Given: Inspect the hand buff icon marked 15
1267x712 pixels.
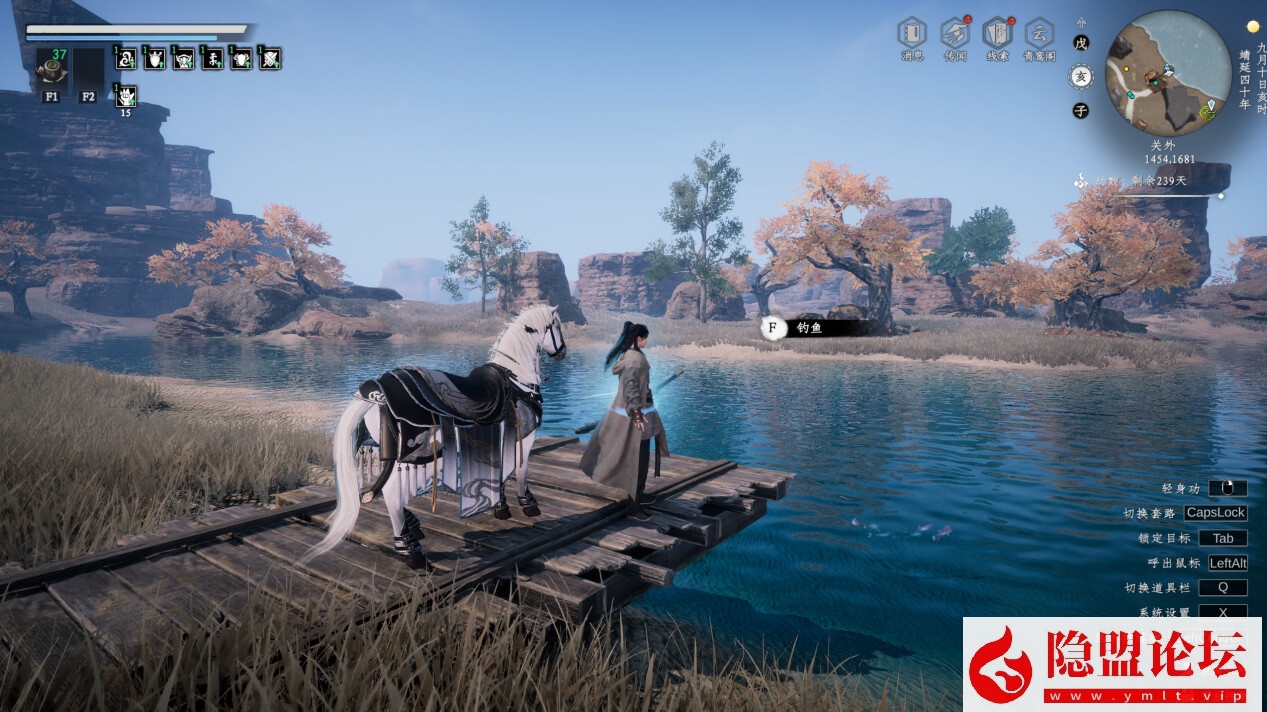Looking at the screenshot, I should [126, 96].
